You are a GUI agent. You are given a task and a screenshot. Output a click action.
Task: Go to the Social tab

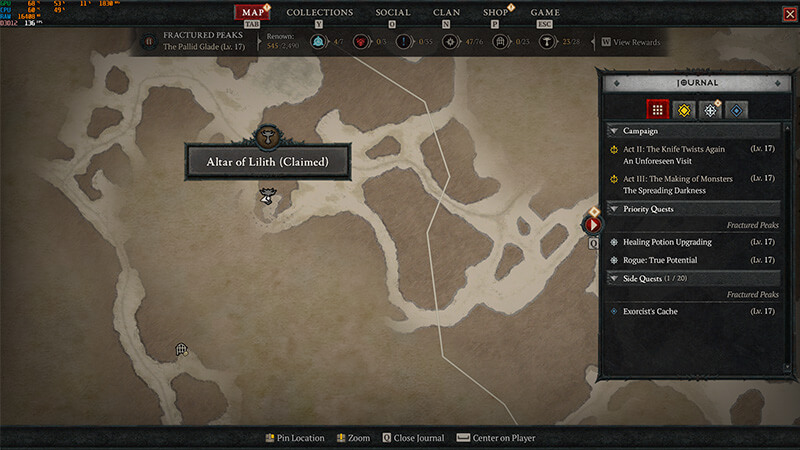pyautogui.click(x=393, y=13)
